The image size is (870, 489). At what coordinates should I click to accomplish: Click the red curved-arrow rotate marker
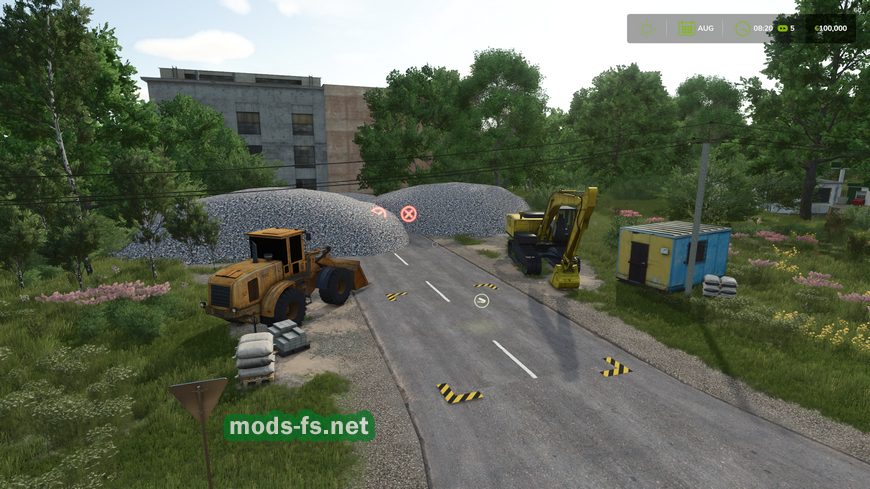pos(379,211)
